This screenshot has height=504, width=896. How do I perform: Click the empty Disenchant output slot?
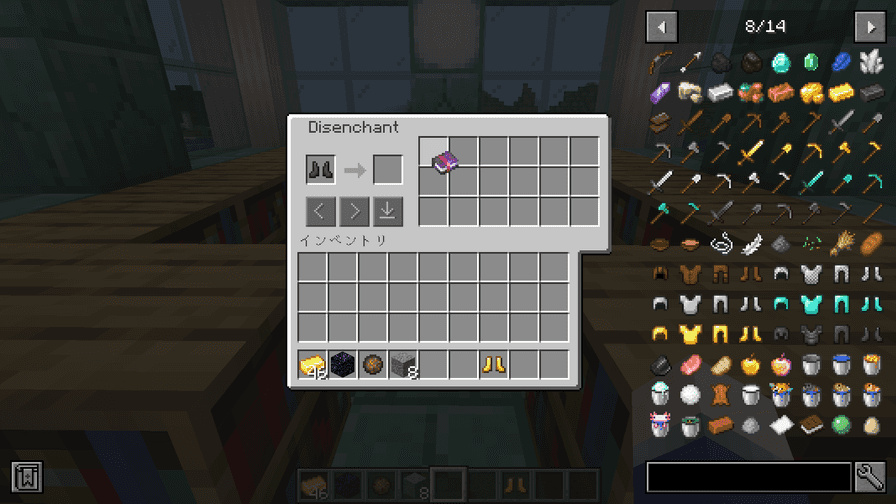pos(388,170)
